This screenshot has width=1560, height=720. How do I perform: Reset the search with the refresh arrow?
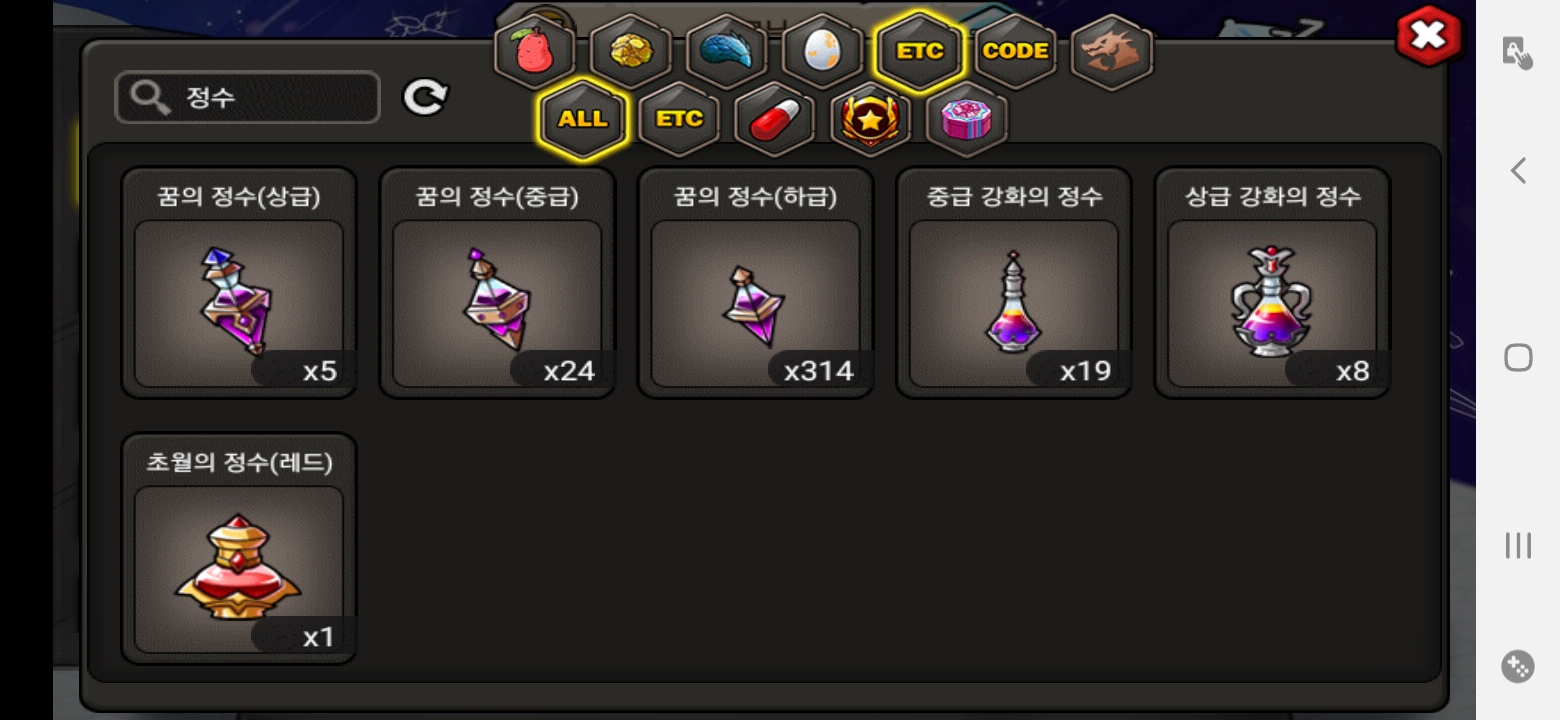(425, 98)
